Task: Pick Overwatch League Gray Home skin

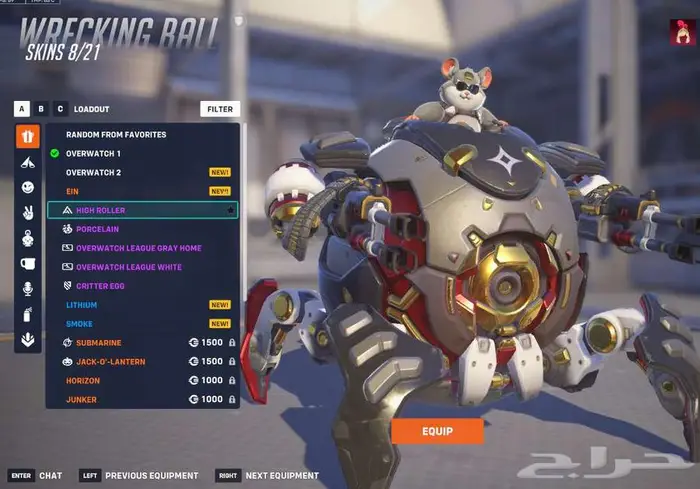Action: coord(138,248)
